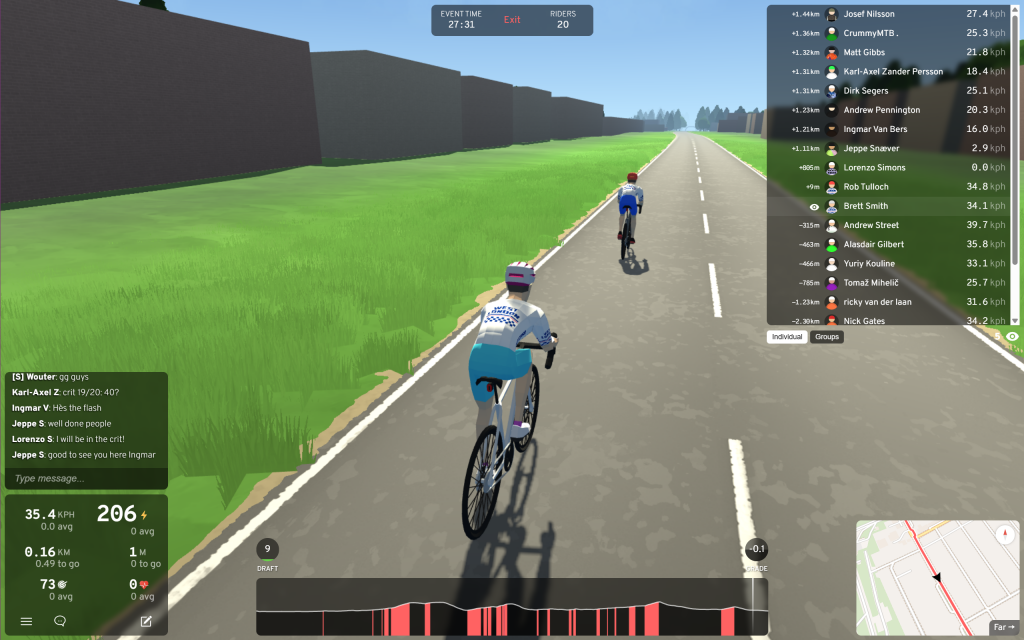Click the minimap compass button

pyautogui.click(x=1004, y=535)
